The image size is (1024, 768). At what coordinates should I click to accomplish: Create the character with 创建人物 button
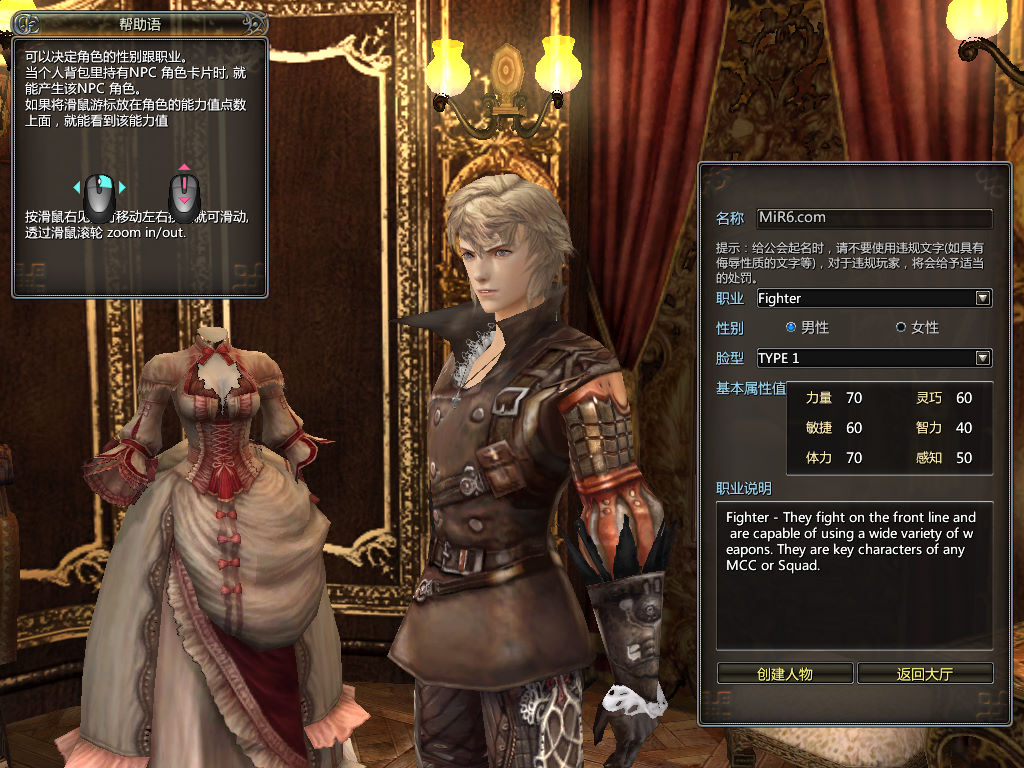(785, 673)
